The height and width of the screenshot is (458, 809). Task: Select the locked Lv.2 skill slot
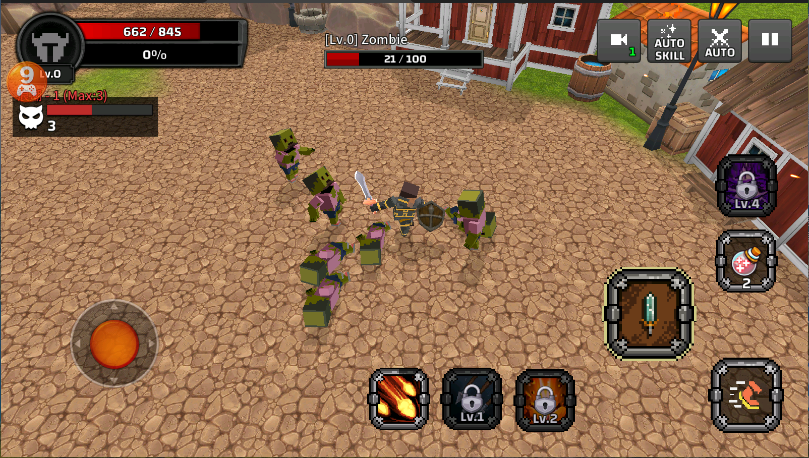click(x=545, y=399)
